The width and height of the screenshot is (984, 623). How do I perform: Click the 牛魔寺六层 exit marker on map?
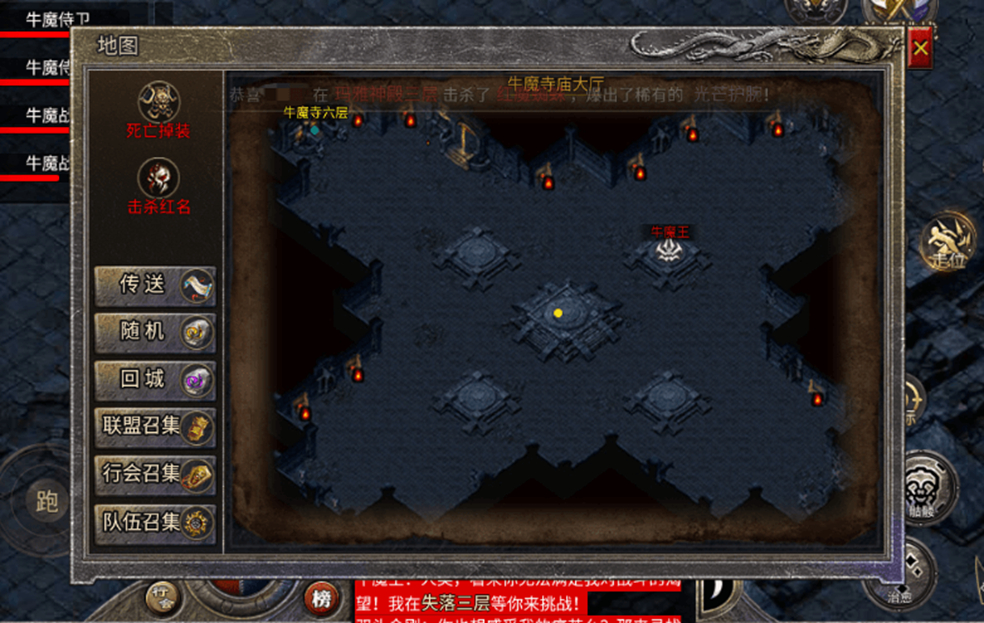pyautogui.click(x=314, y=129)
